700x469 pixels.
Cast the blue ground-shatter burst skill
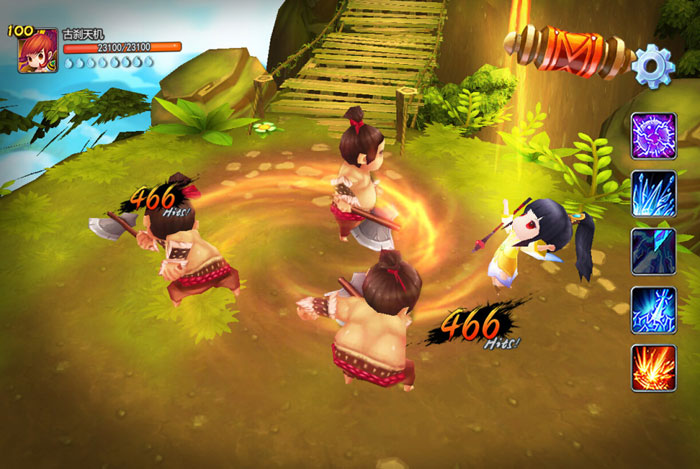(x=653, y=309)
